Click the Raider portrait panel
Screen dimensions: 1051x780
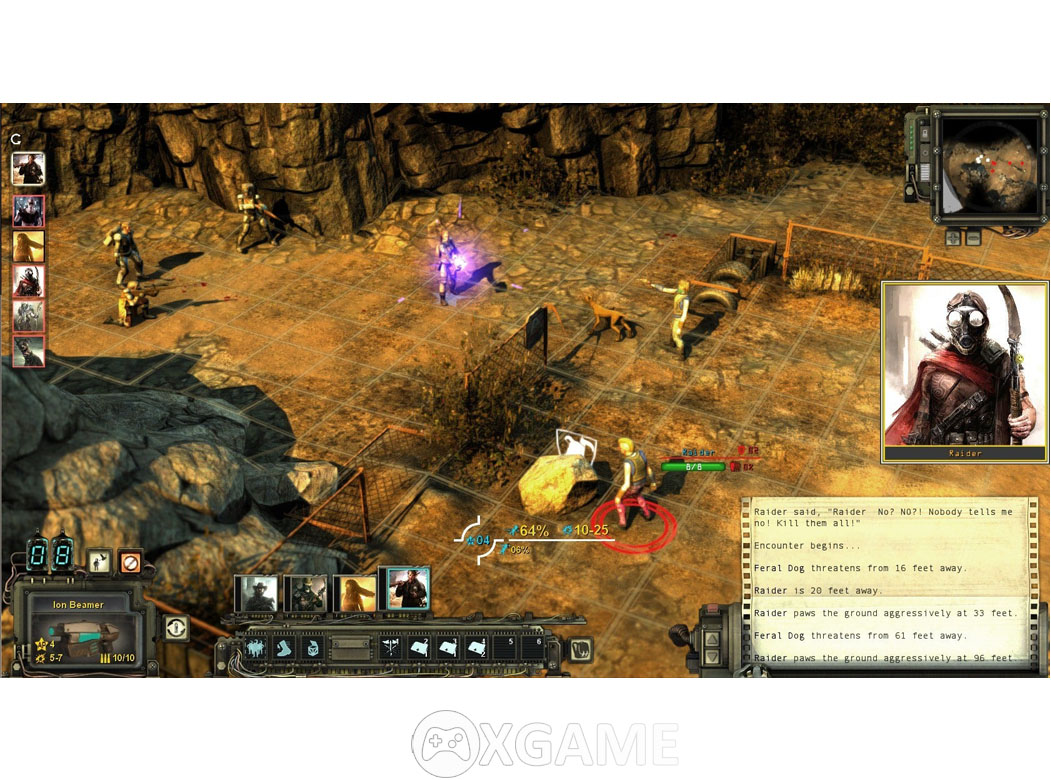coord(964,372)
